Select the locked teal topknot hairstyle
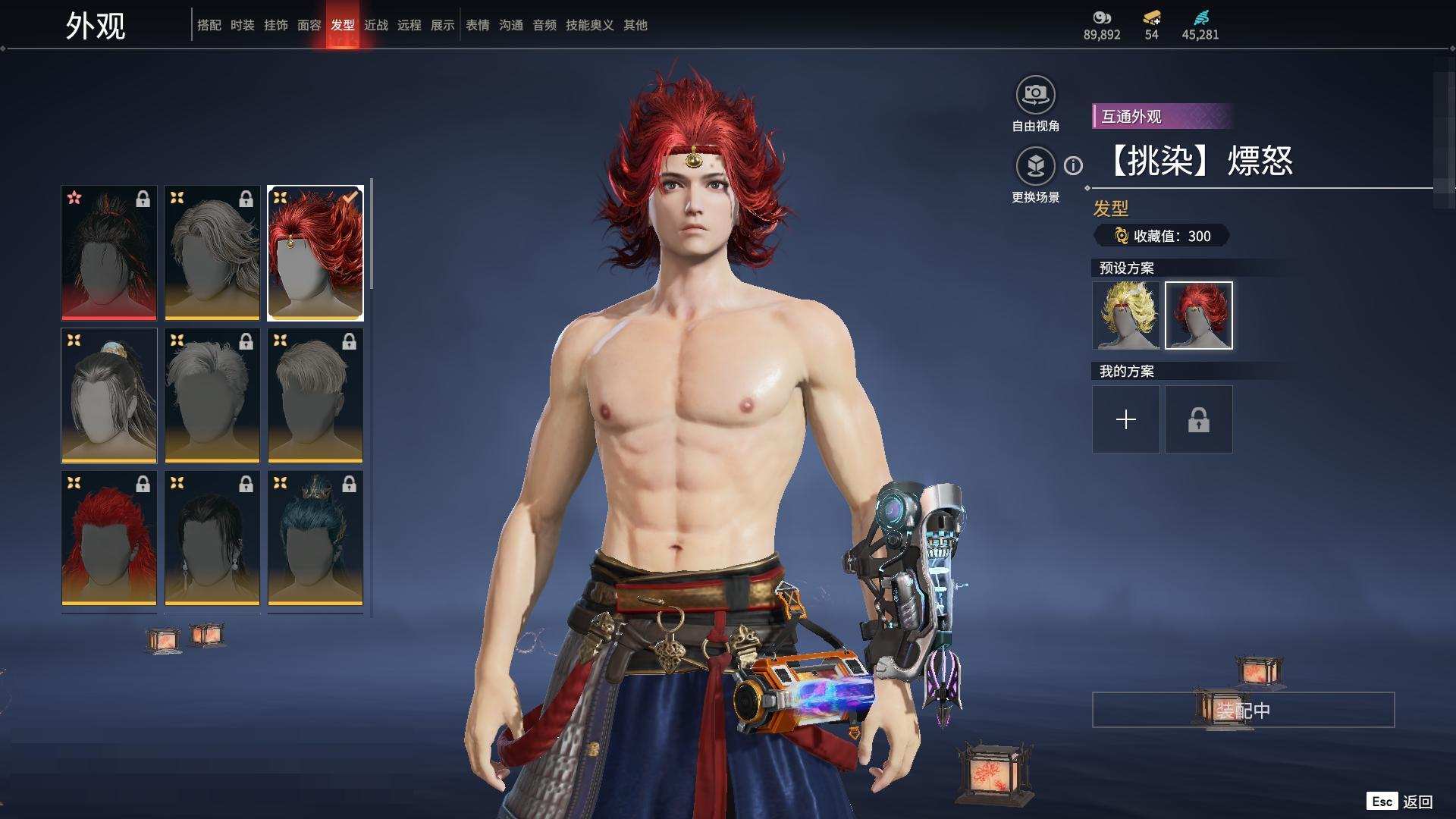This screenshot has height=819, width=1456. pyautogui.click(x=315, y=538)
